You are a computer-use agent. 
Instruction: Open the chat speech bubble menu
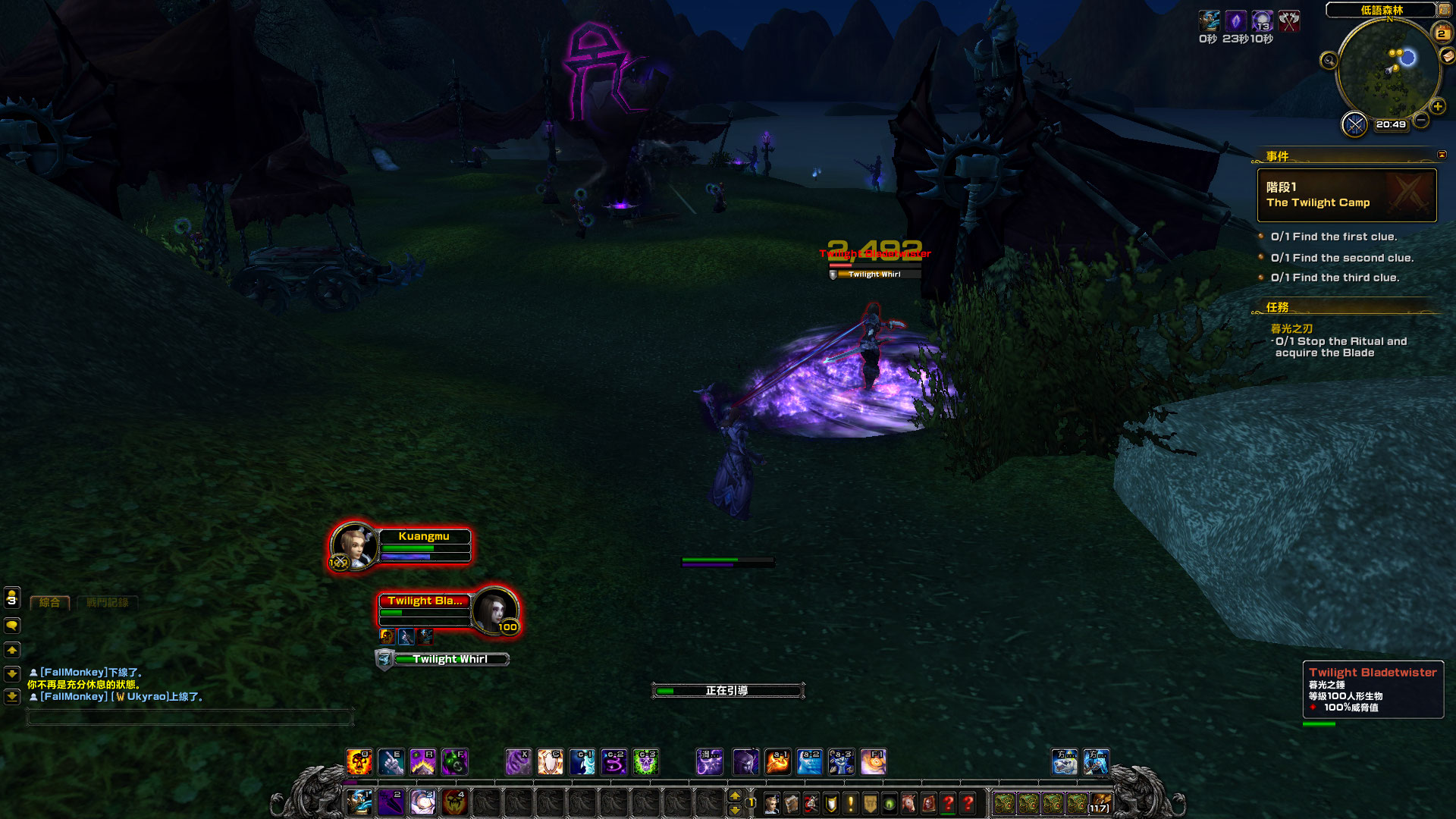(12, 626)
